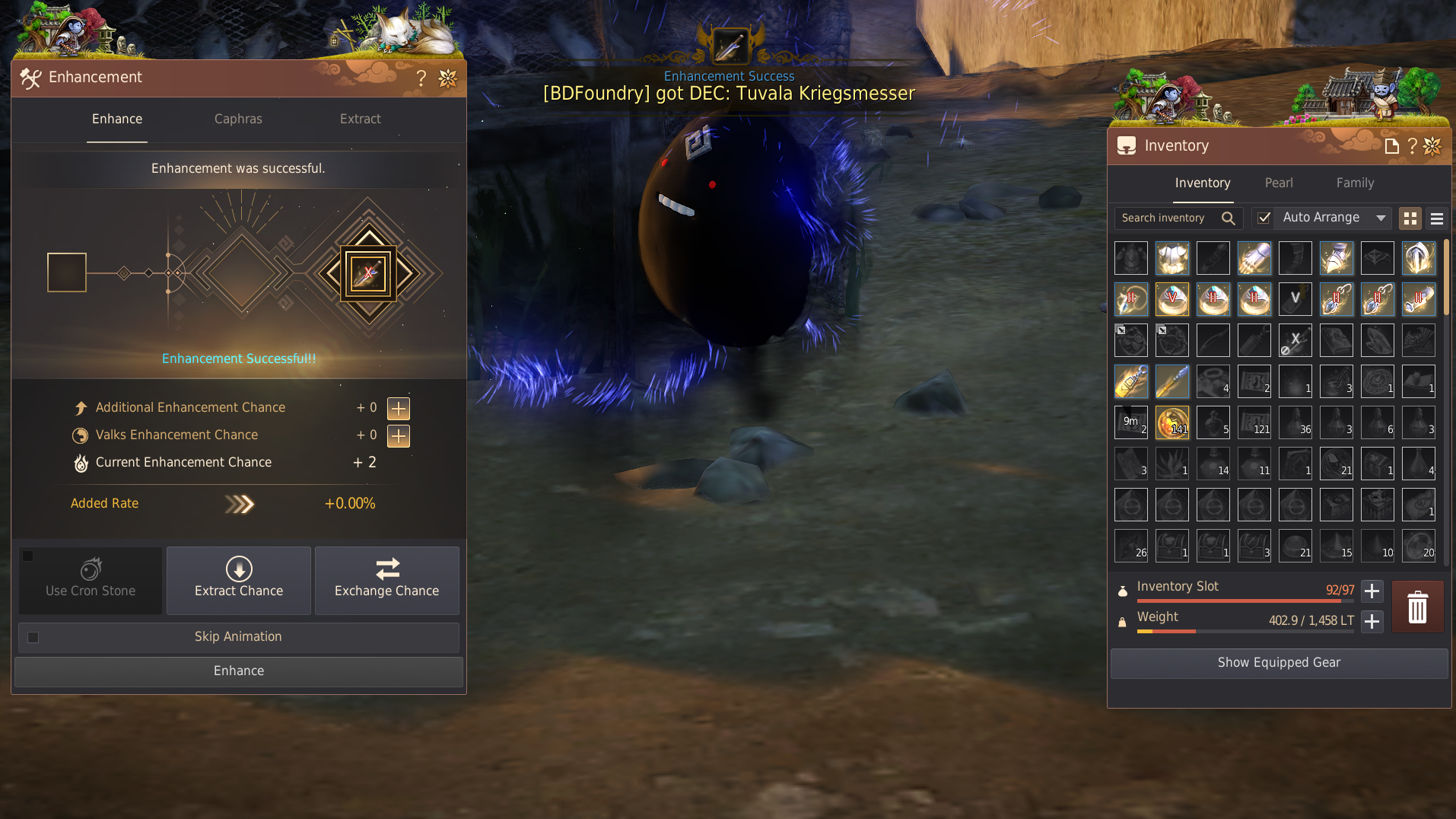1456x819 pixels.
Task: Click the trash can delete button
Action: pos(1417,607)
